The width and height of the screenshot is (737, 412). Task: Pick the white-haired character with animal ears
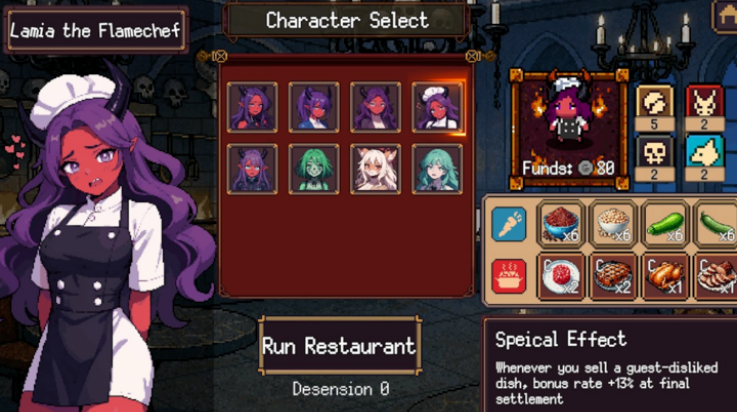376,168
